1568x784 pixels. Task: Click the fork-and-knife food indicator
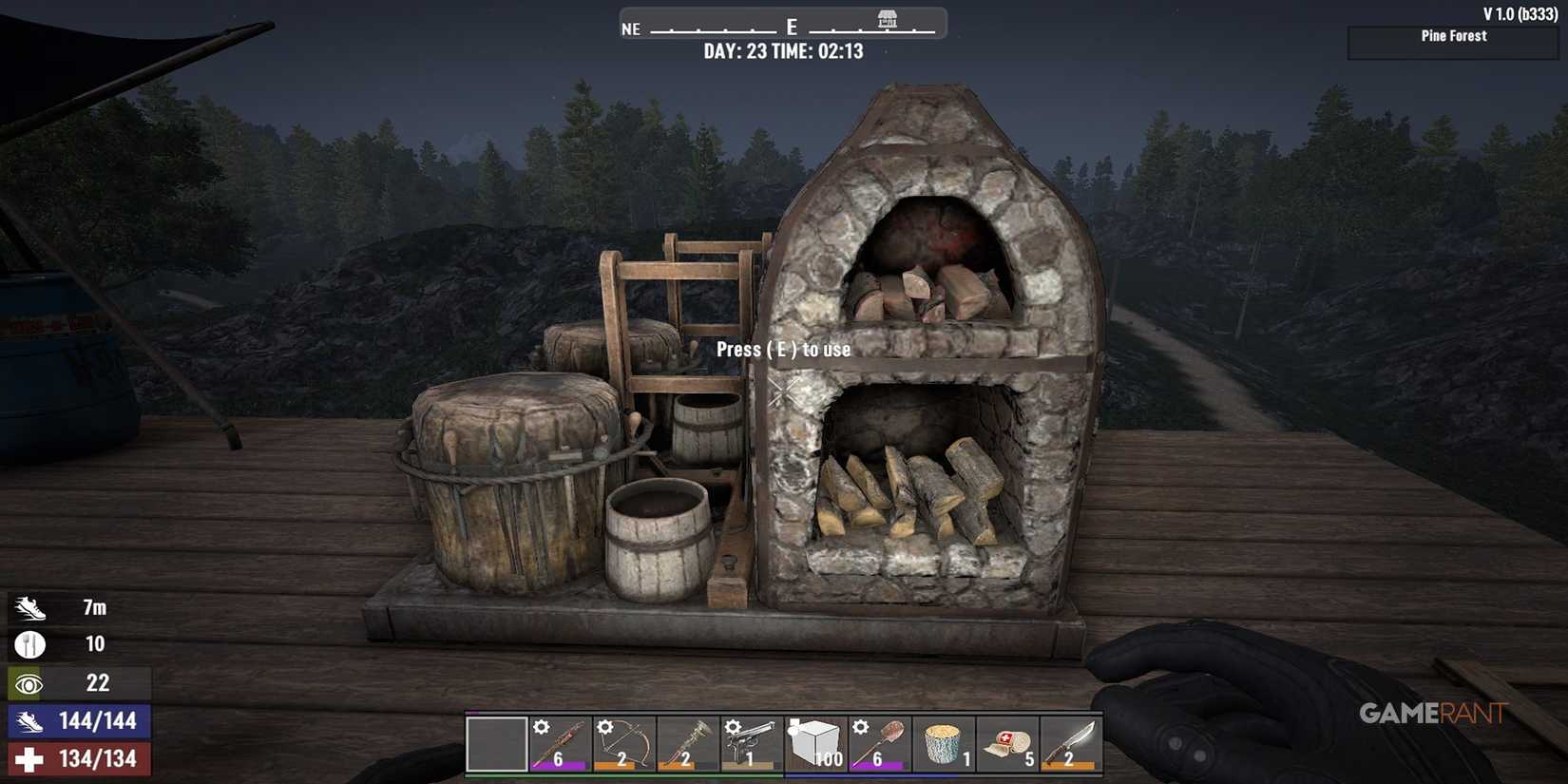point(29,643)
